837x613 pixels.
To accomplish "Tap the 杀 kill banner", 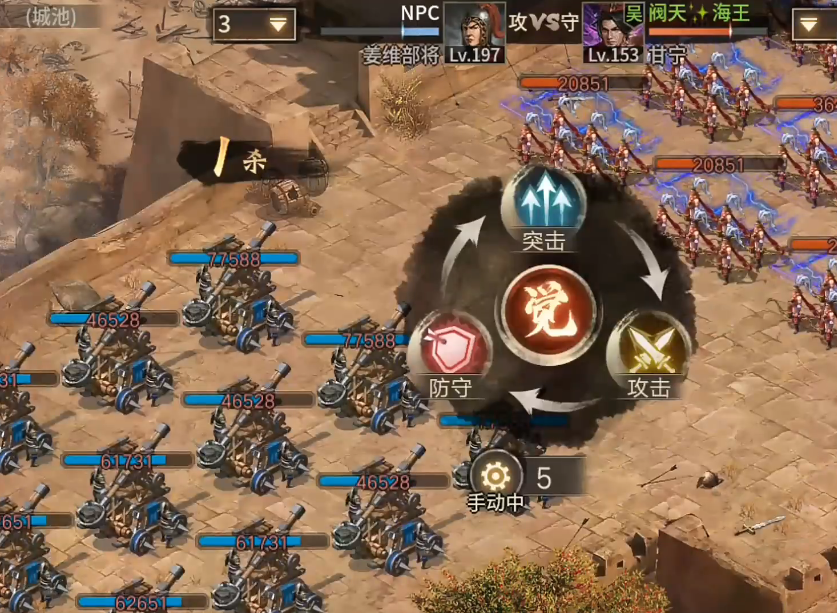I will (245, 161).
